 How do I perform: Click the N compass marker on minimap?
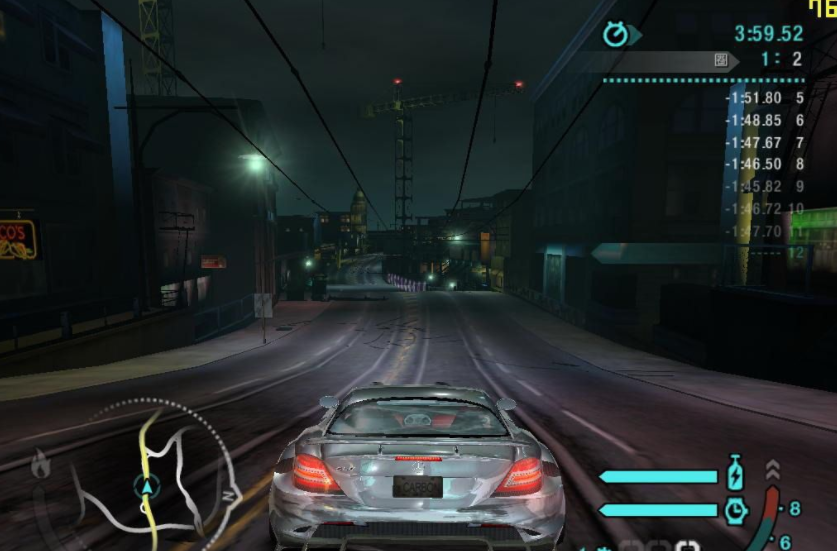(228, 495)
